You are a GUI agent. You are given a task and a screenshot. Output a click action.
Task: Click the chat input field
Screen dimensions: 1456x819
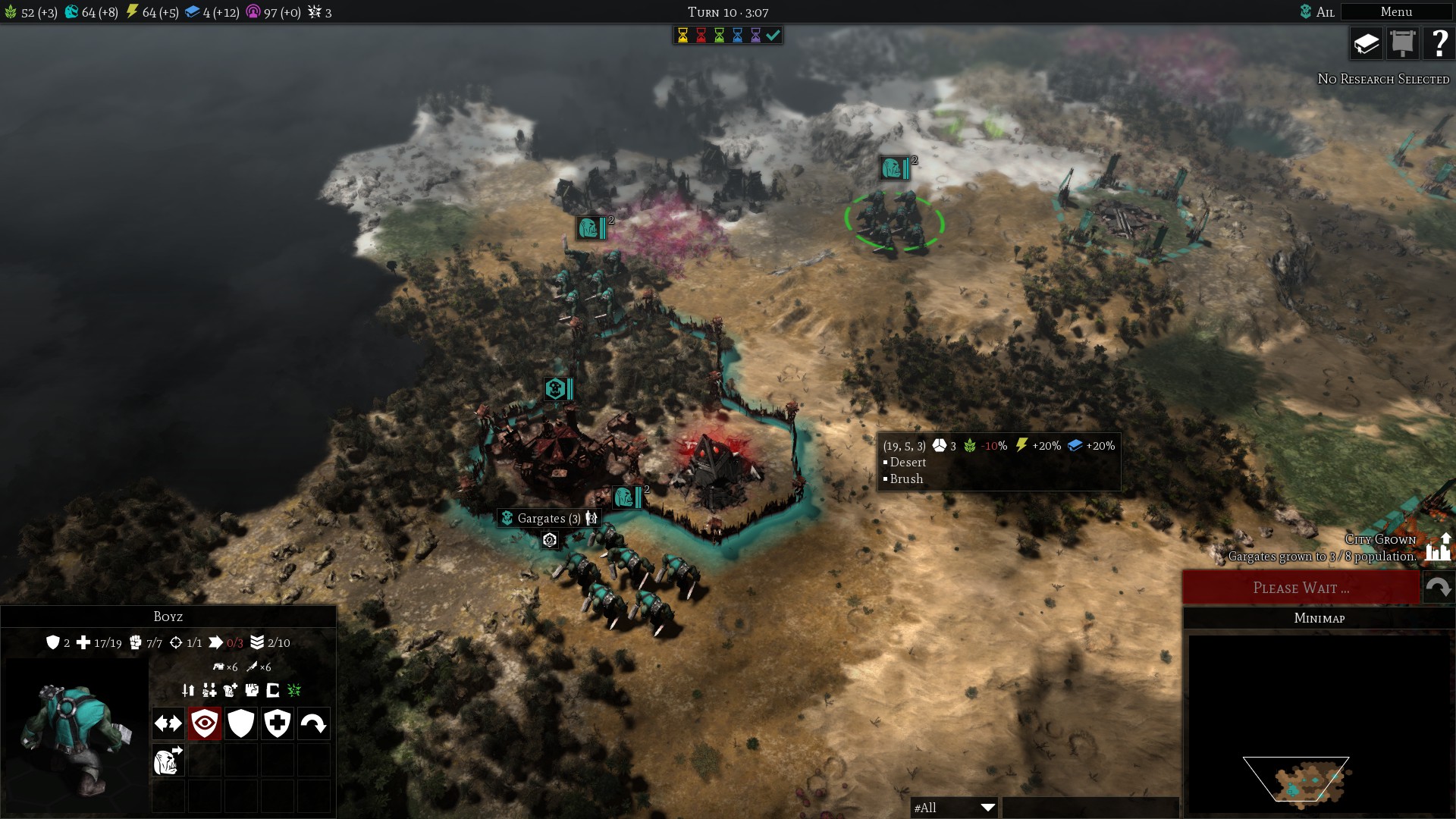point(1090,808)
